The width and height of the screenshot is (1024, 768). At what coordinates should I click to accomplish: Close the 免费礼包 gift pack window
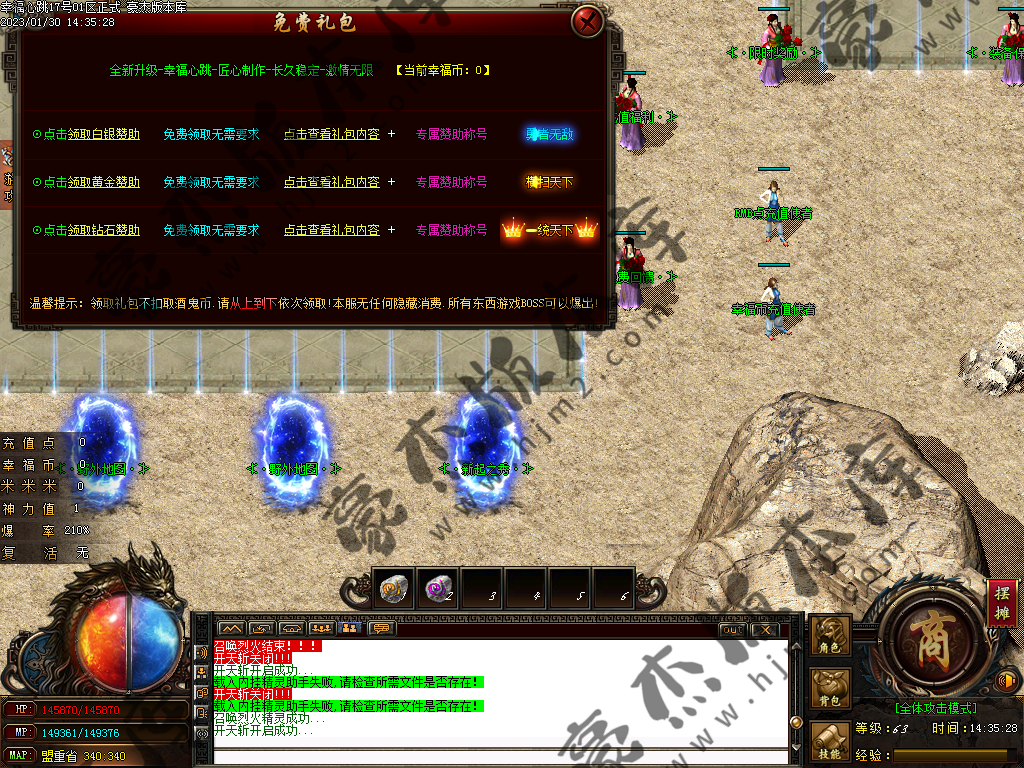tap(589, 21)
